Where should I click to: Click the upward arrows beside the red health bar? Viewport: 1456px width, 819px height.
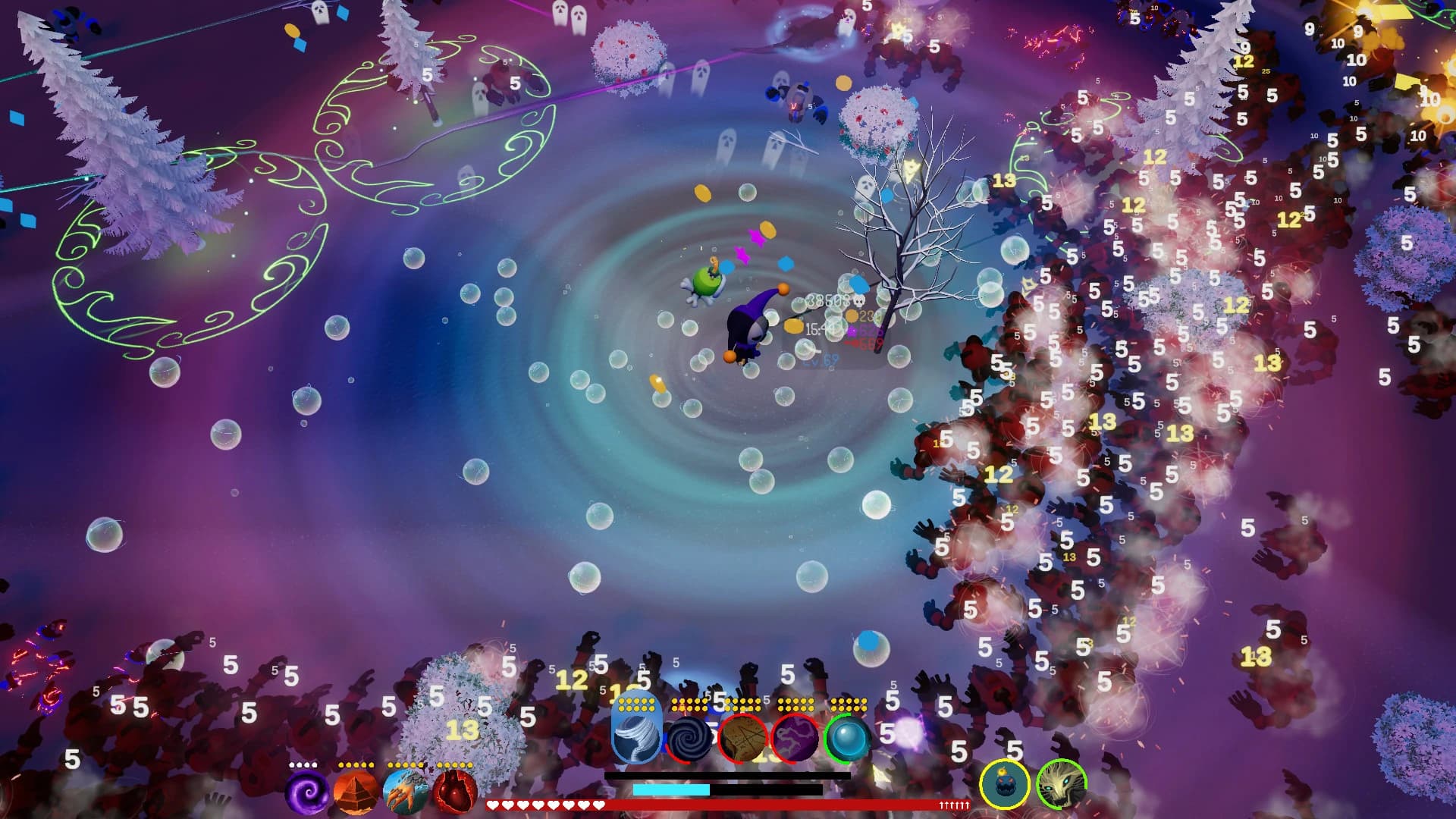[x=954, y=805]
